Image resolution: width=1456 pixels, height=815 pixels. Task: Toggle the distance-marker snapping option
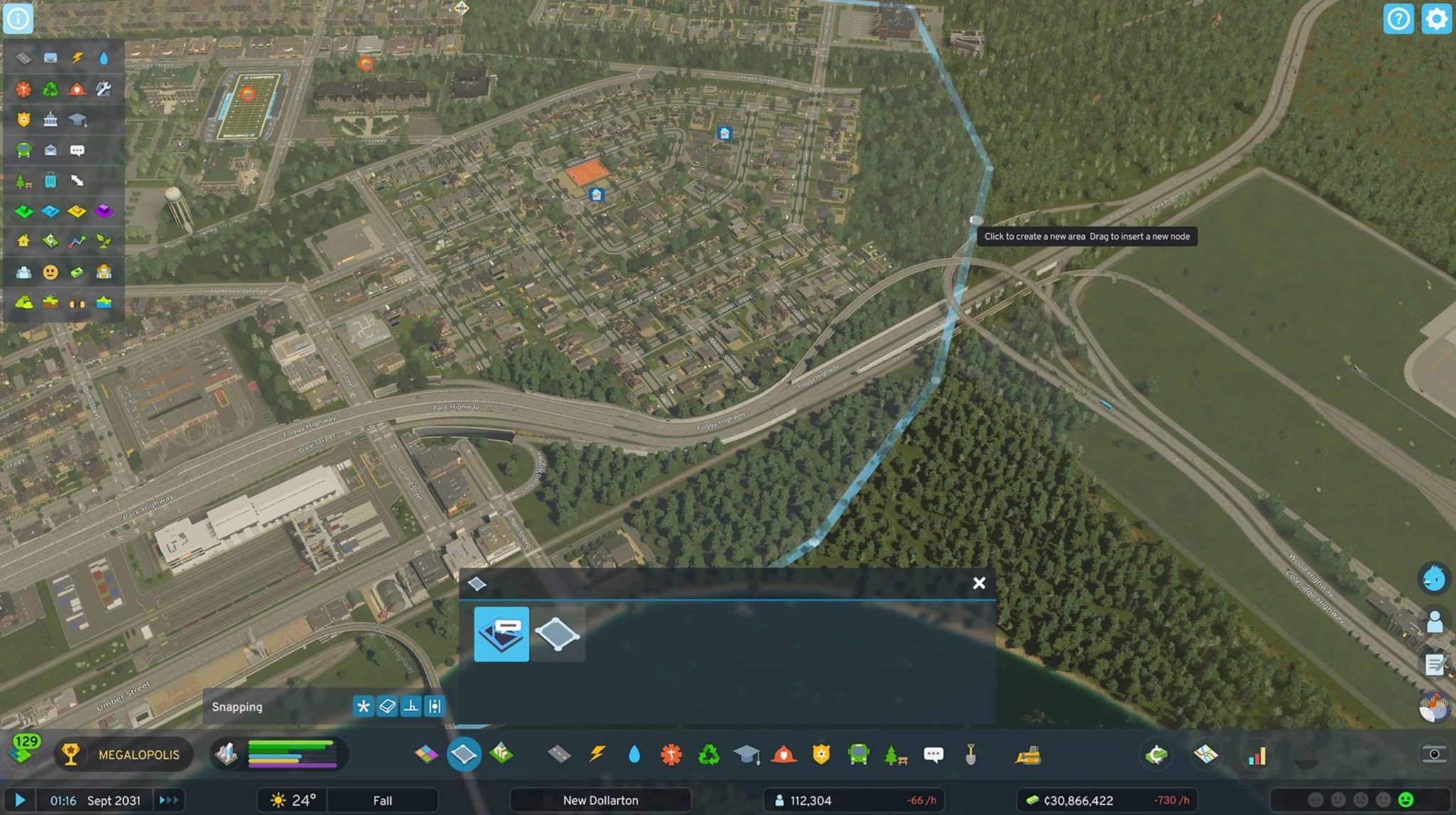(x=435, y=707)
